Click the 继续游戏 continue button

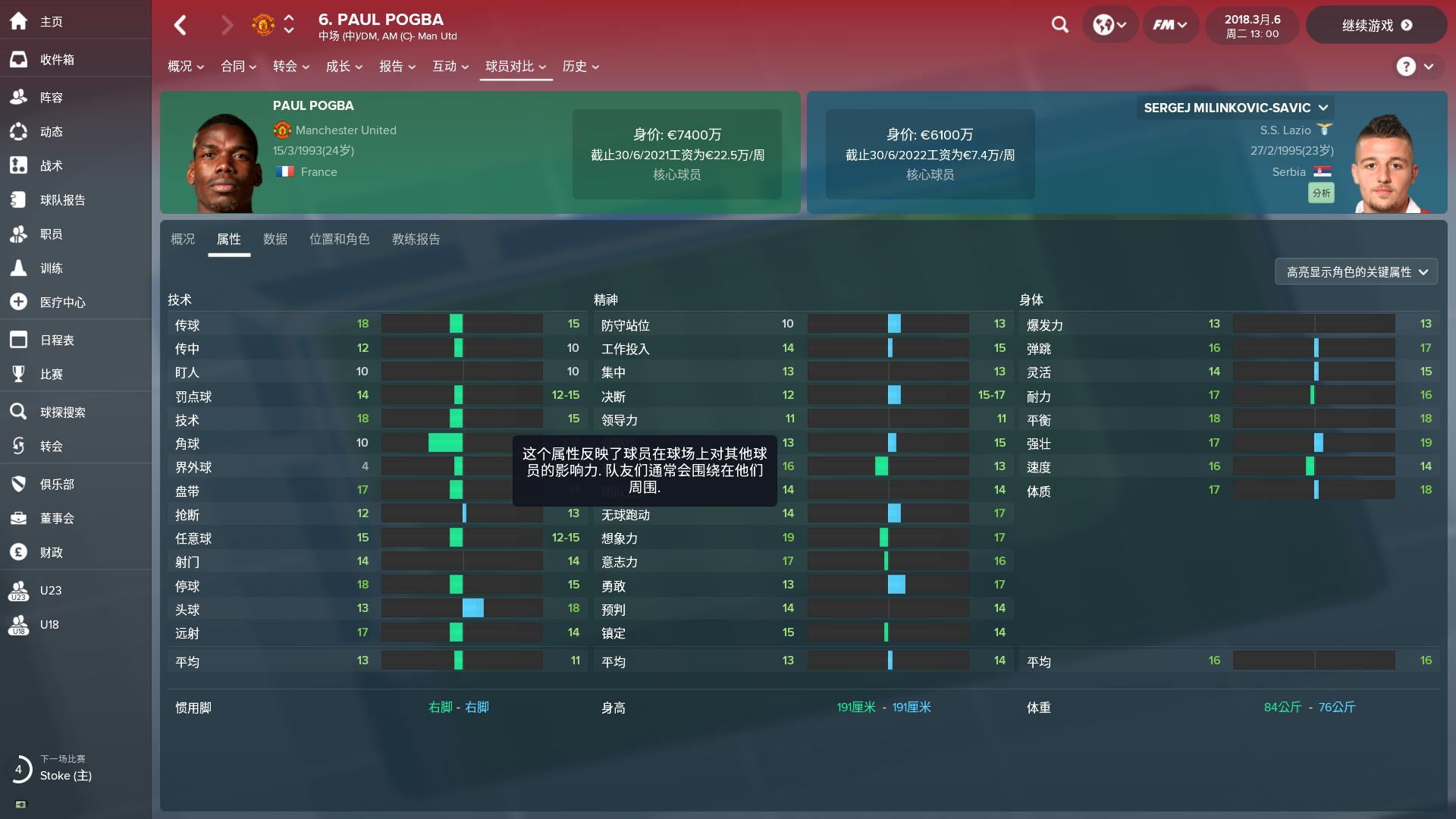[1376, 24]
